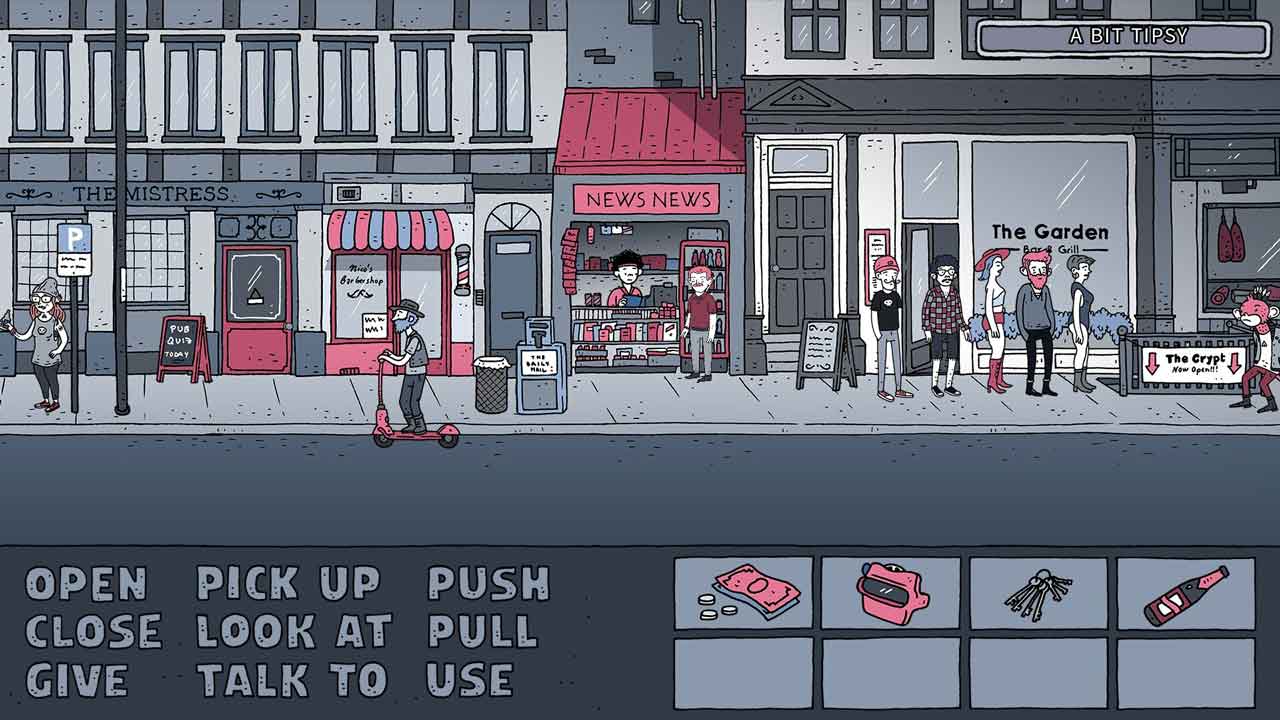Choose the CLOSE verb command
This screenshot has height=720, width=1280.
point(94,632)
